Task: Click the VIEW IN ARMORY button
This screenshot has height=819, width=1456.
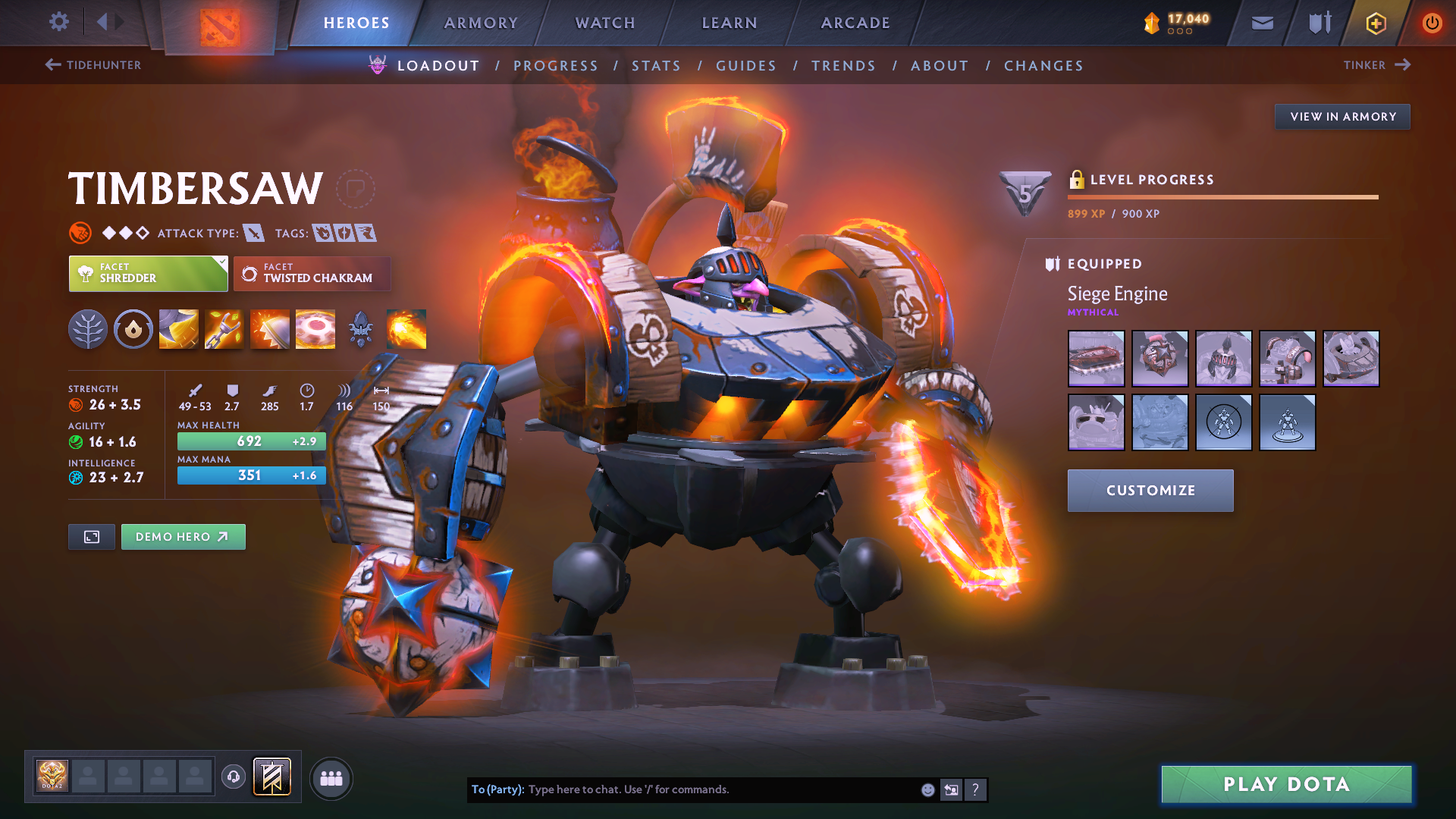Action: point(1342,116)
